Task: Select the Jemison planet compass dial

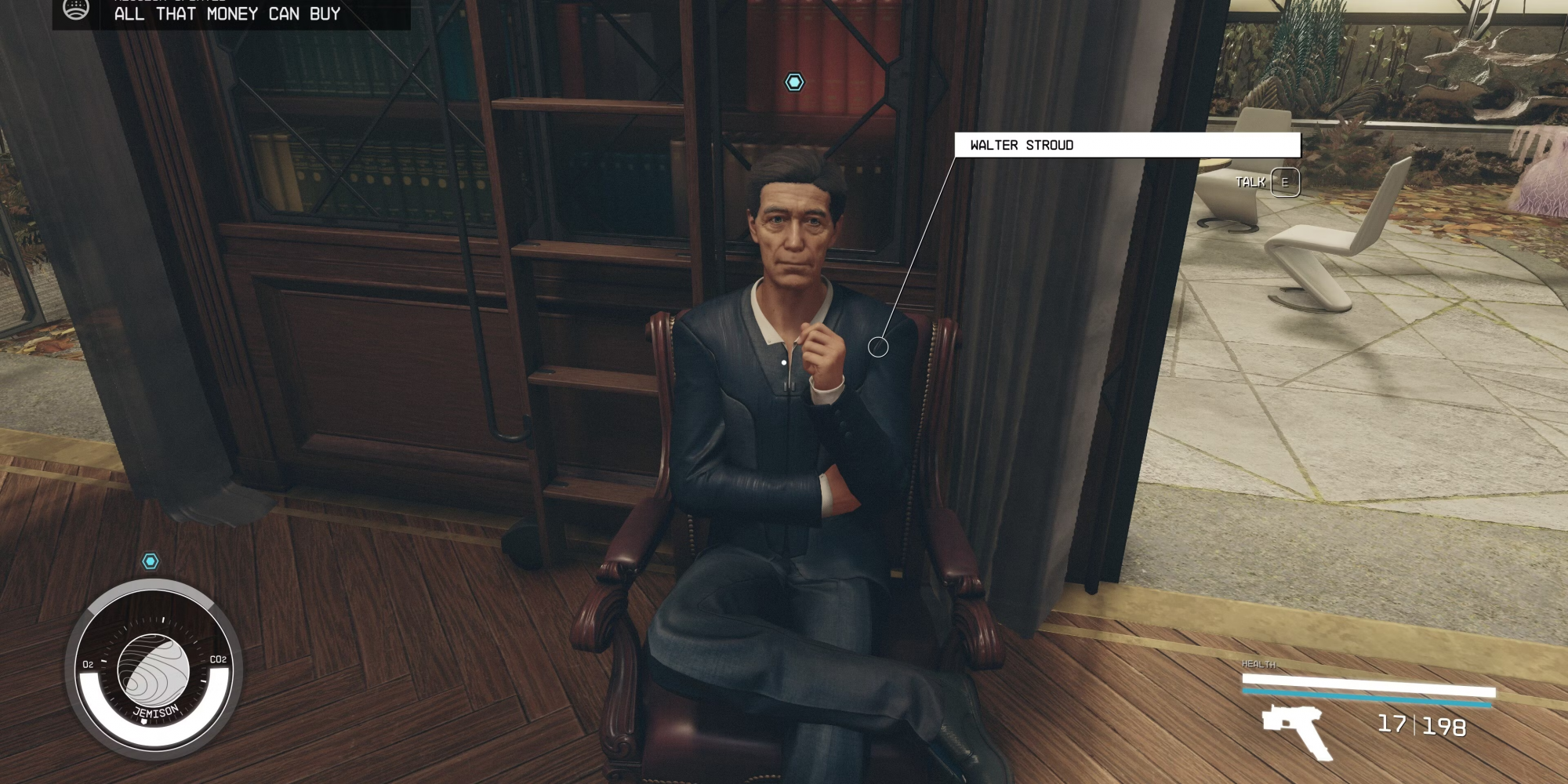Action: coord(154,670)
